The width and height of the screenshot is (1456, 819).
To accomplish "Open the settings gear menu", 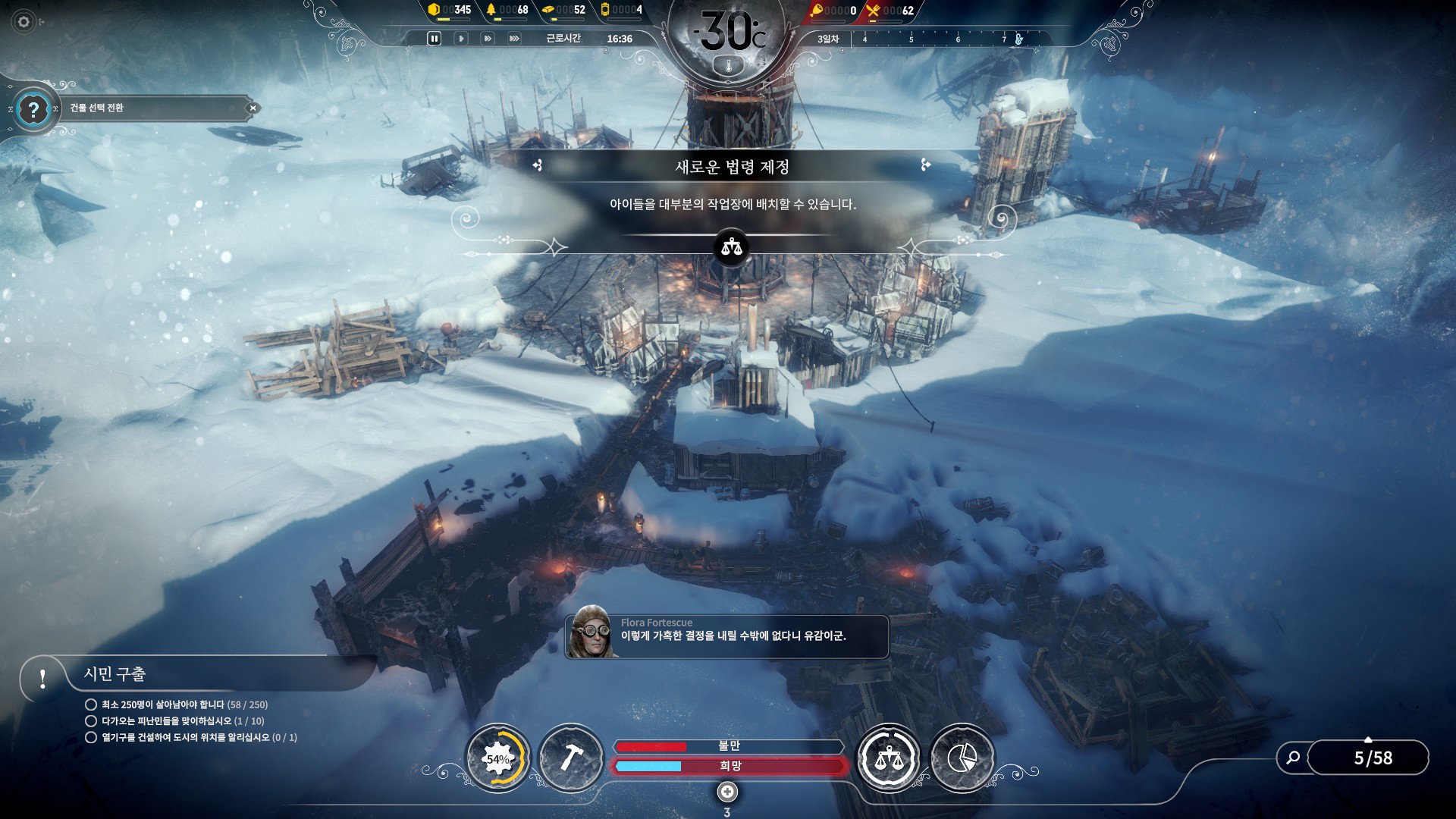I will coord(24,22).
